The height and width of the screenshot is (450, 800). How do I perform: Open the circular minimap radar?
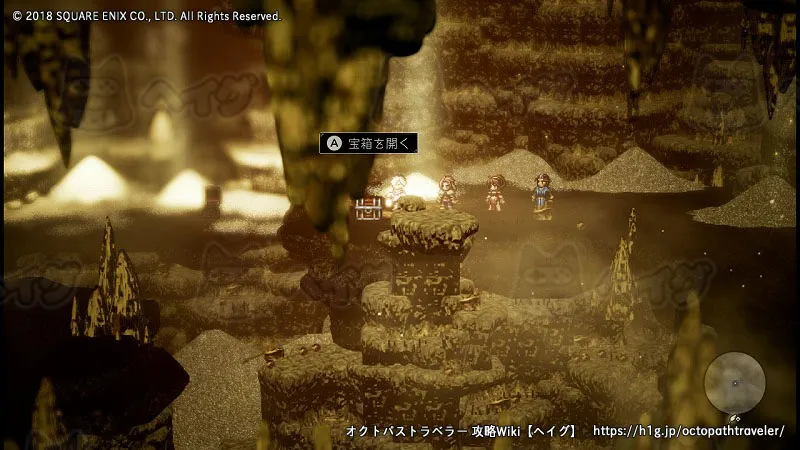click(x=735, y=383)
